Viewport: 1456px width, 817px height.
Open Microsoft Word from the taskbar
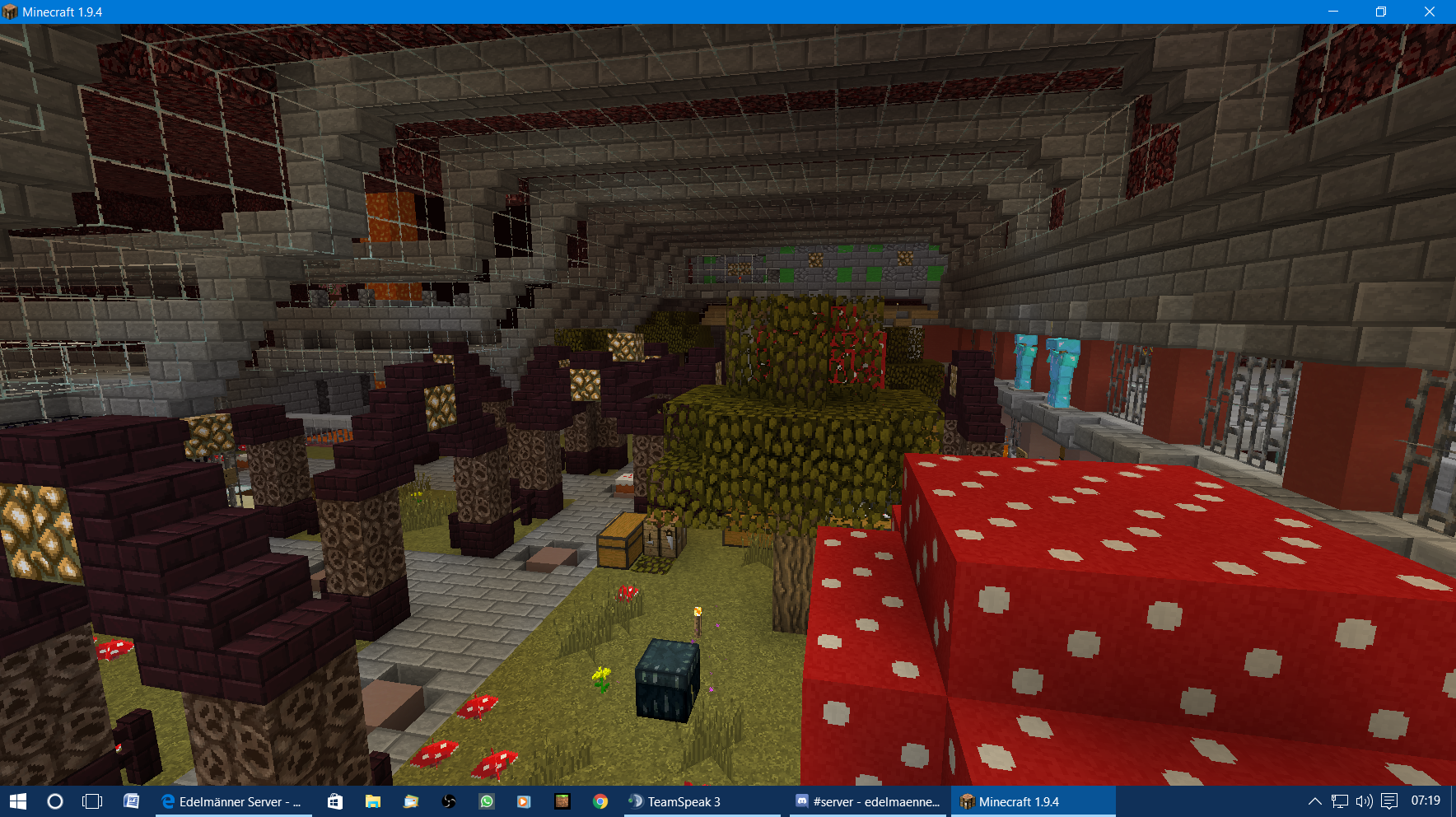click(x=132, y=801)
